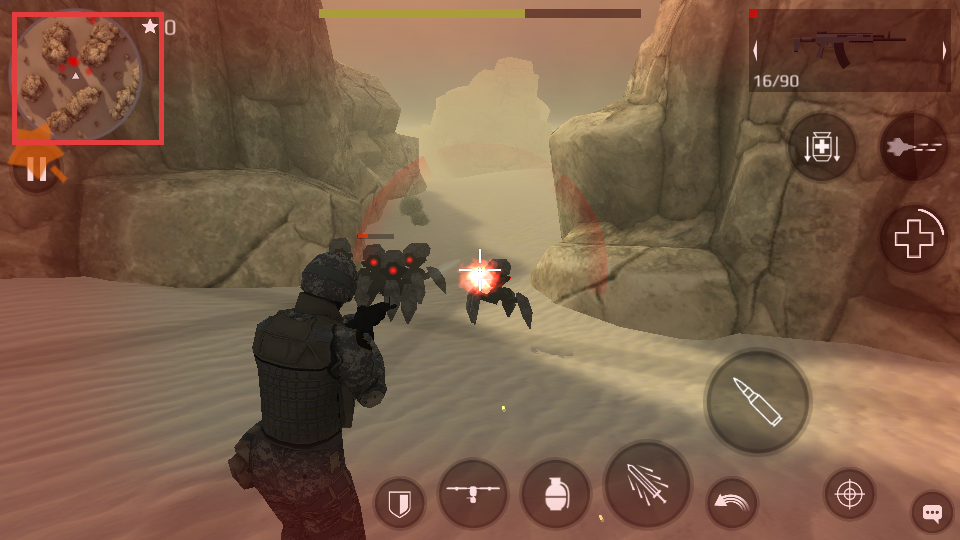Use the medkit cross heal button
This screenshot has width=960, height=540.
[x=913, y=239]
